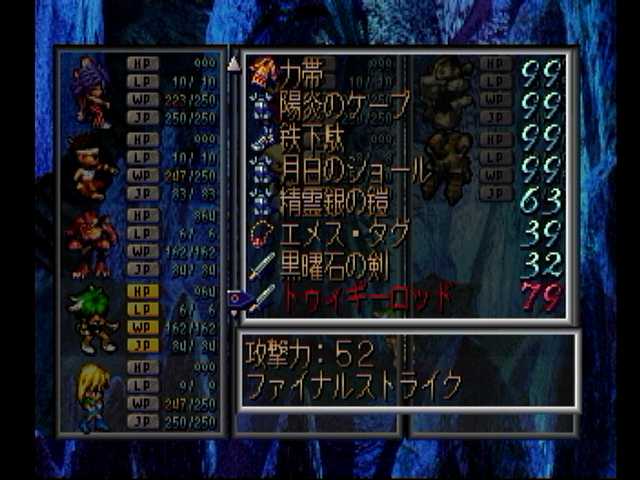The width and height of the screenshot is (640, 480).
Task: Select the 黒曜石の剣 sword
Action: click(330, 266)
